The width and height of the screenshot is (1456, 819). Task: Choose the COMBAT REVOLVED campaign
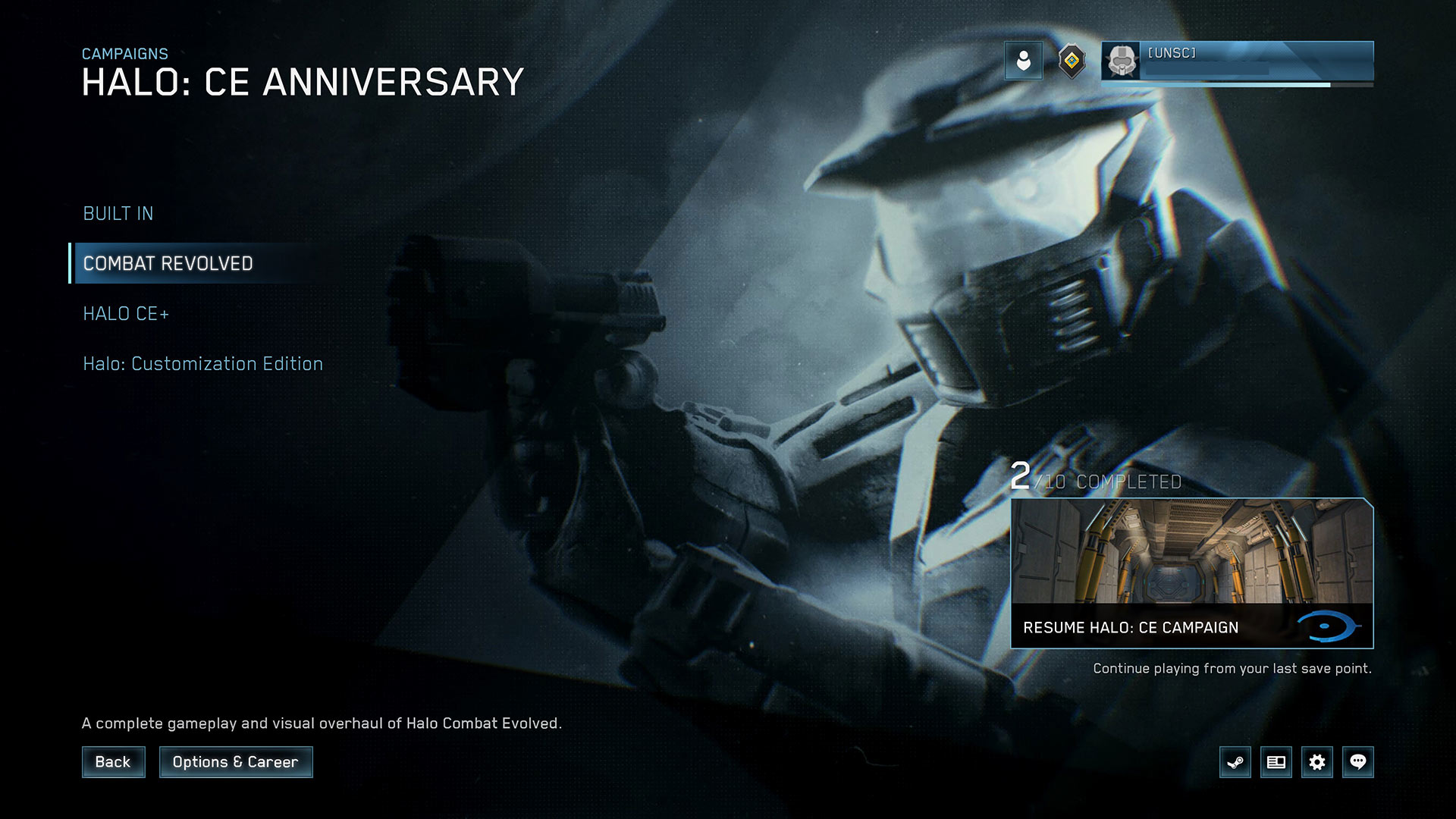coord(168,264)
